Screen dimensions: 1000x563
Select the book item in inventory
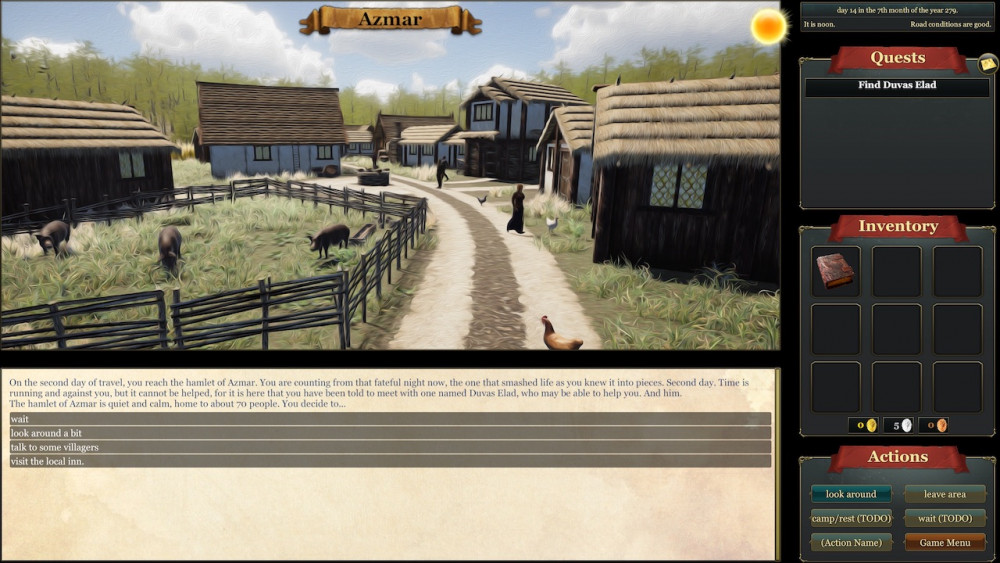point(835,271)
